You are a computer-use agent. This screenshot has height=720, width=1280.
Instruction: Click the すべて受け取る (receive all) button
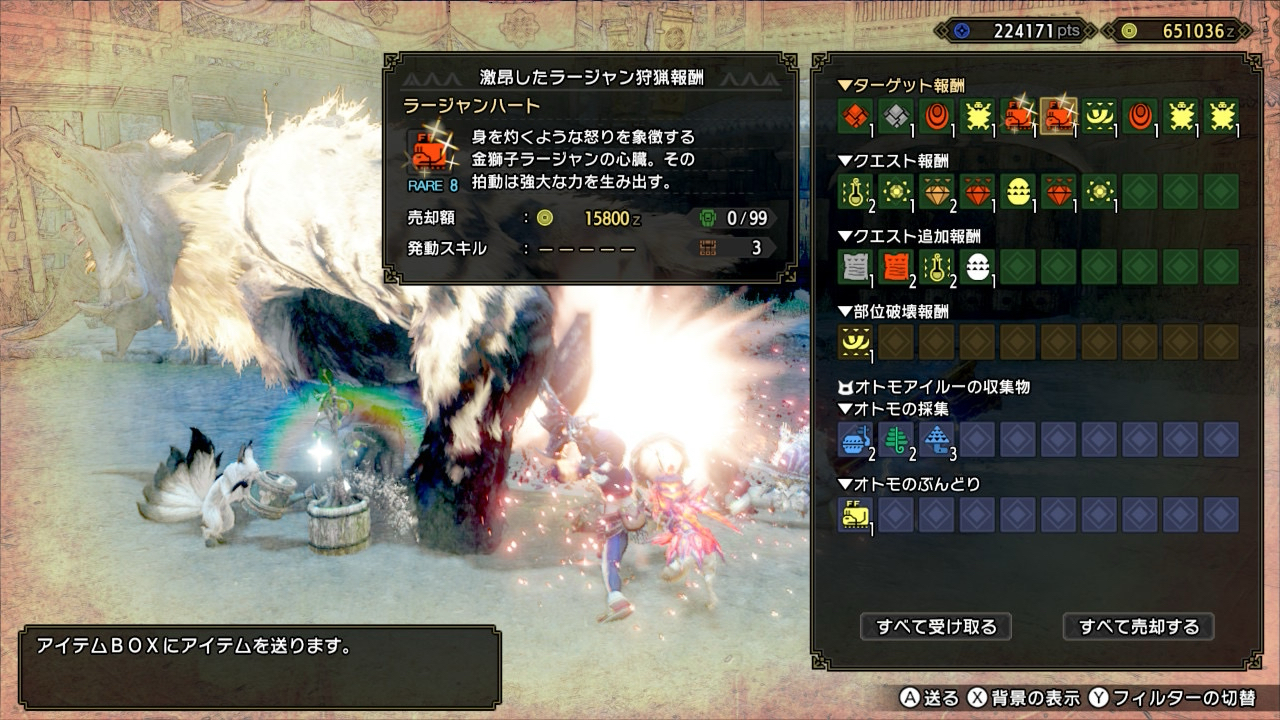tap(936, 627)
